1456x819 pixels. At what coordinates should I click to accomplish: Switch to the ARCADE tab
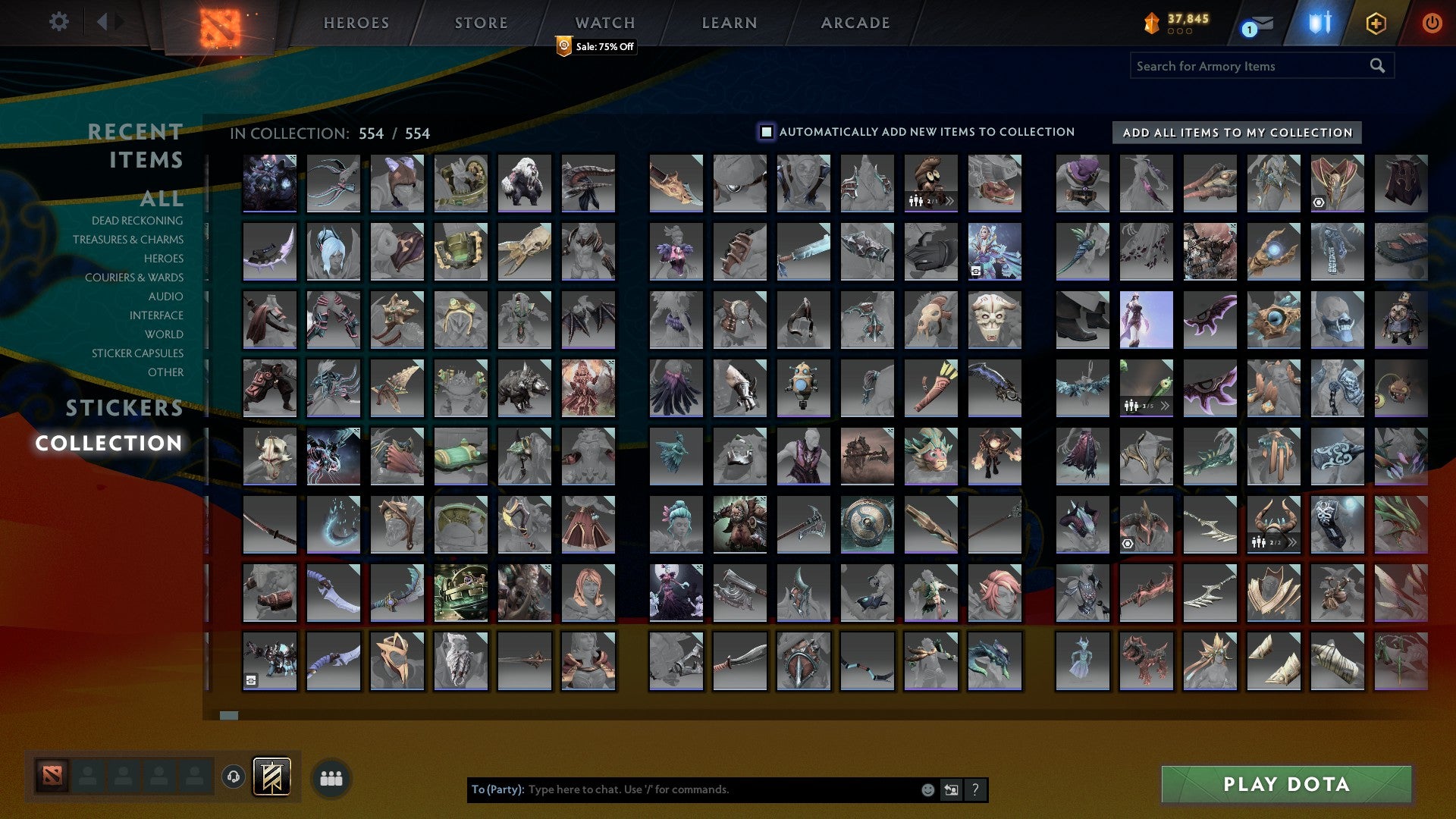tap(855, 23)
